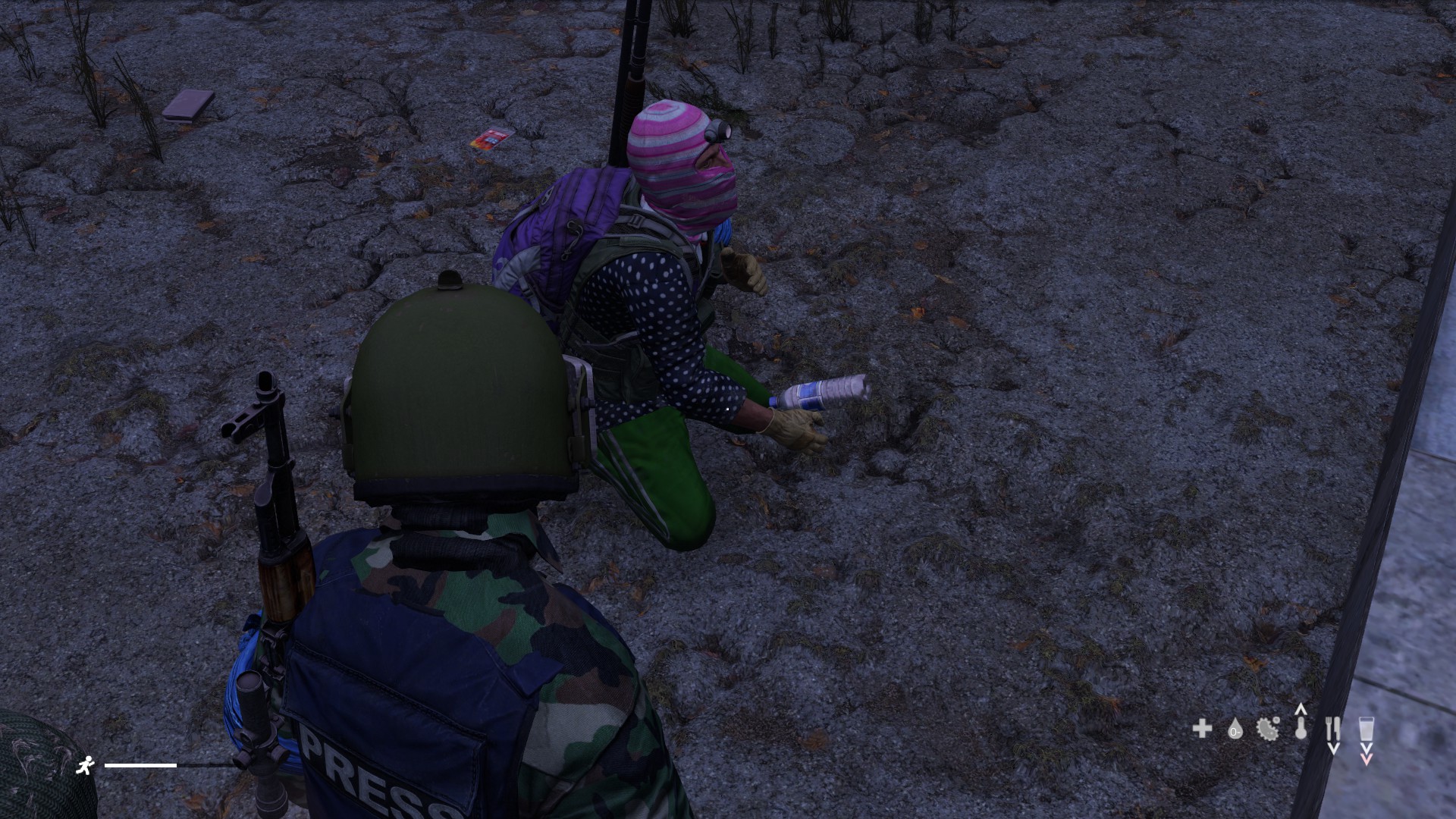Click the bacteria/infection status icon
Viewport: 1456px width, 819px height.
[1267, 730]
